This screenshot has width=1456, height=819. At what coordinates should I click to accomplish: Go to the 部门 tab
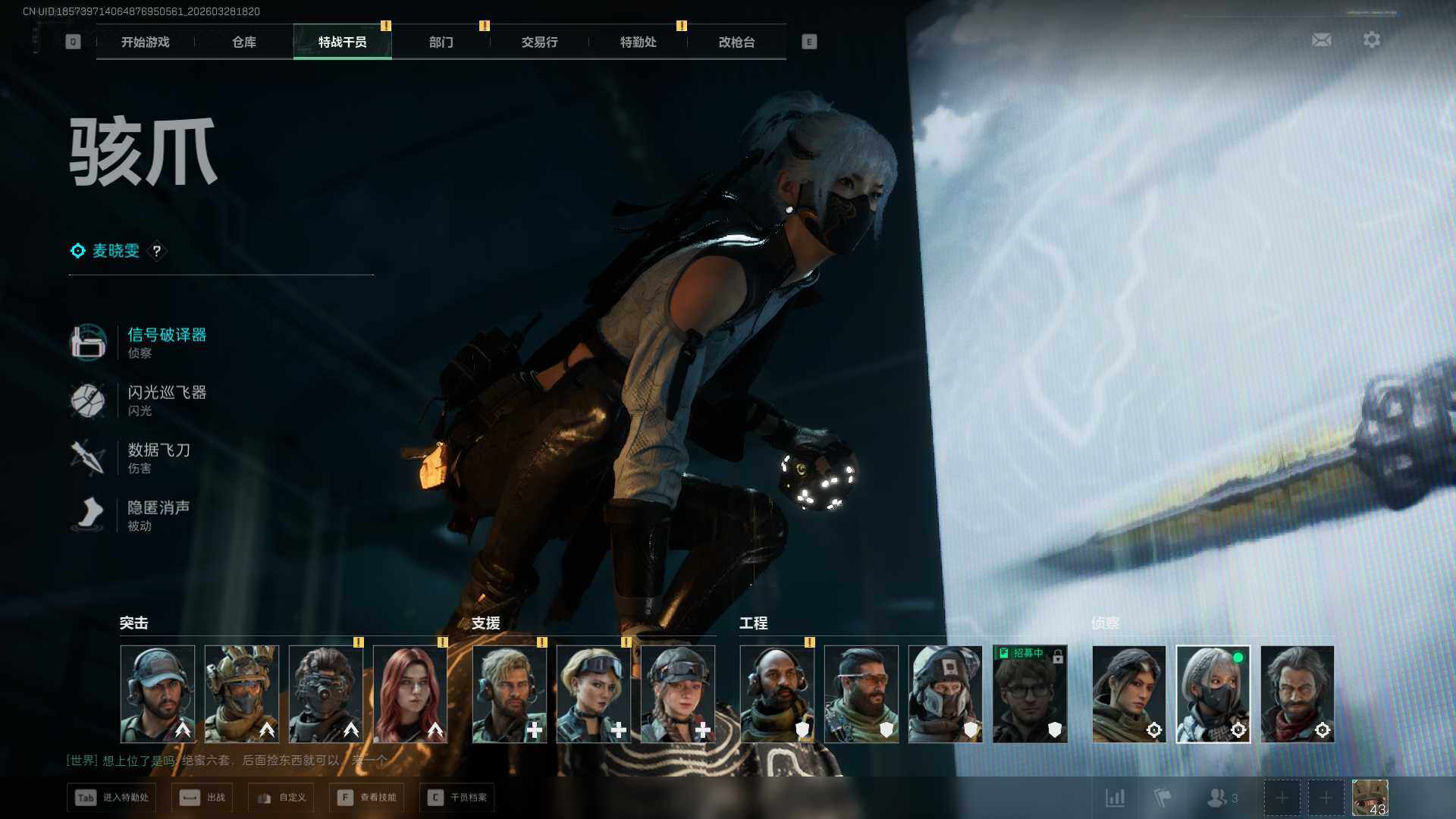pos(441,42)
